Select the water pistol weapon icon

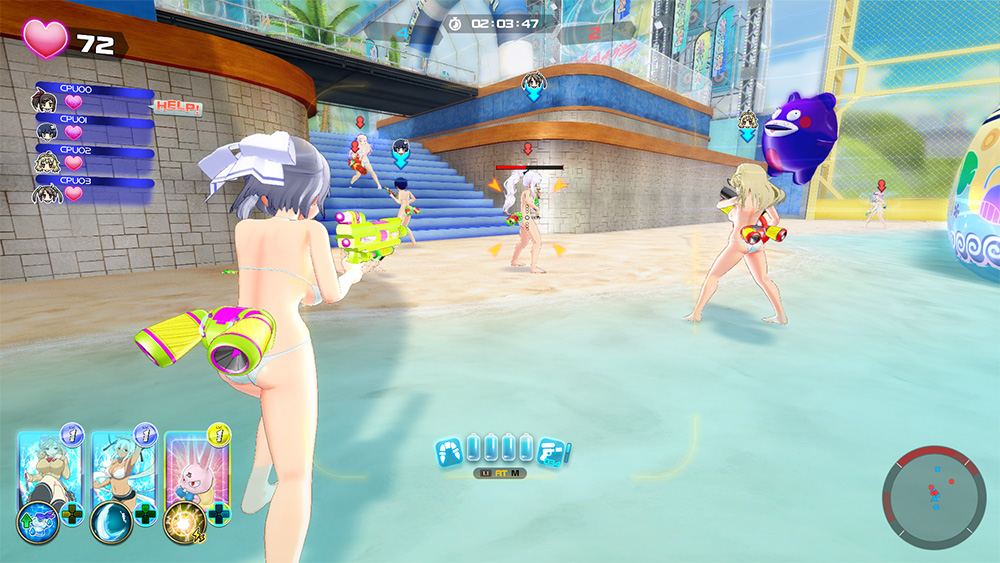tap(553, 451)
